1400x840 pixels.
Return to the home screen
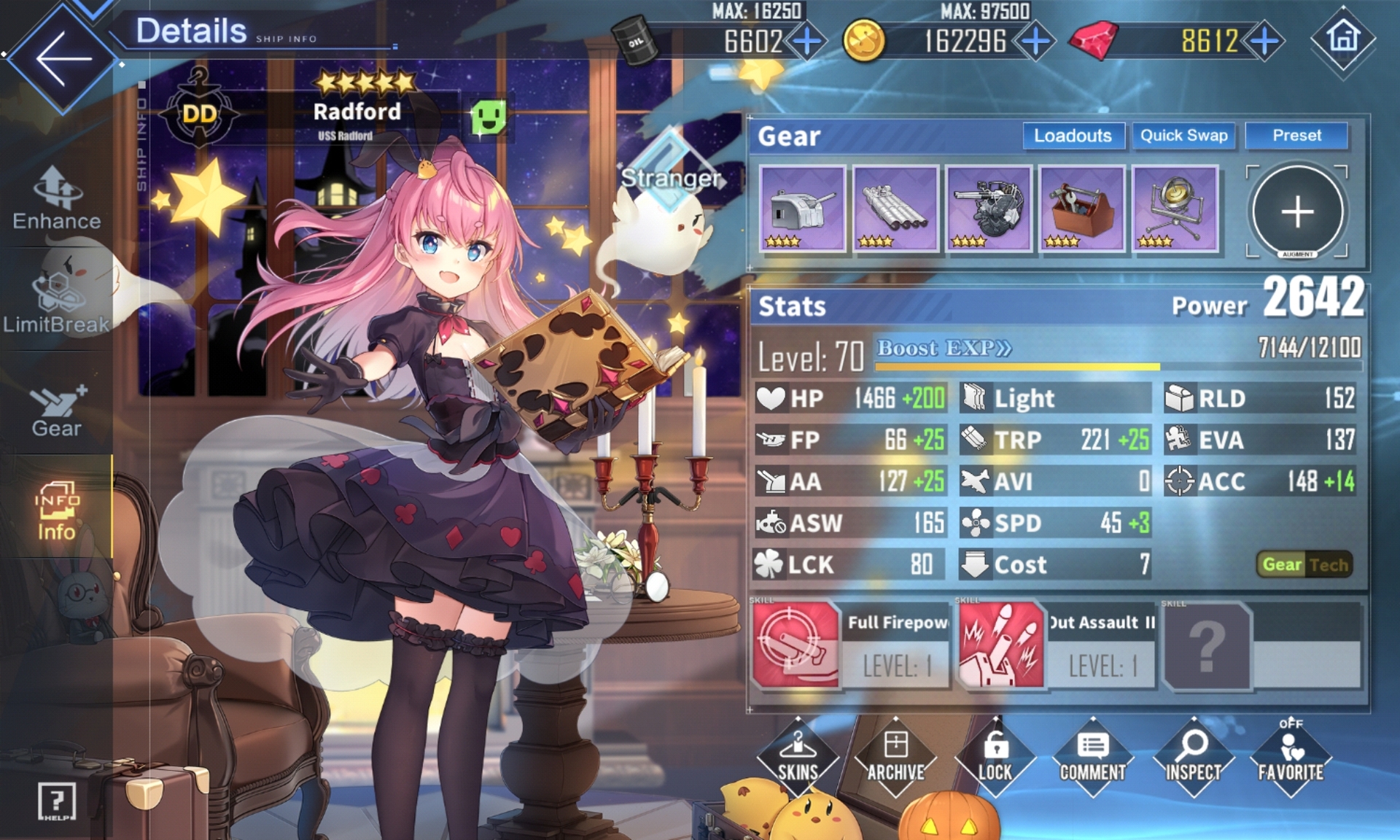(x=1343, y=39)
